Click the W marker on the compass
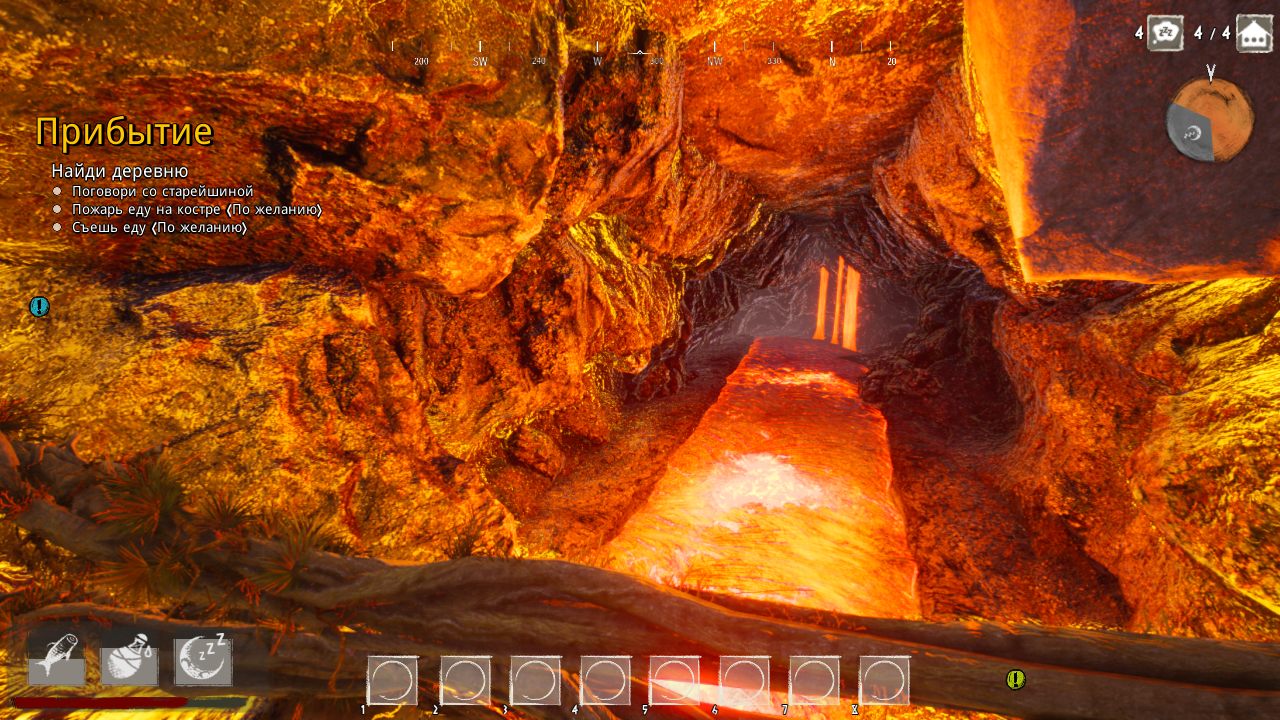1280x720 pixels. point(598,58)
